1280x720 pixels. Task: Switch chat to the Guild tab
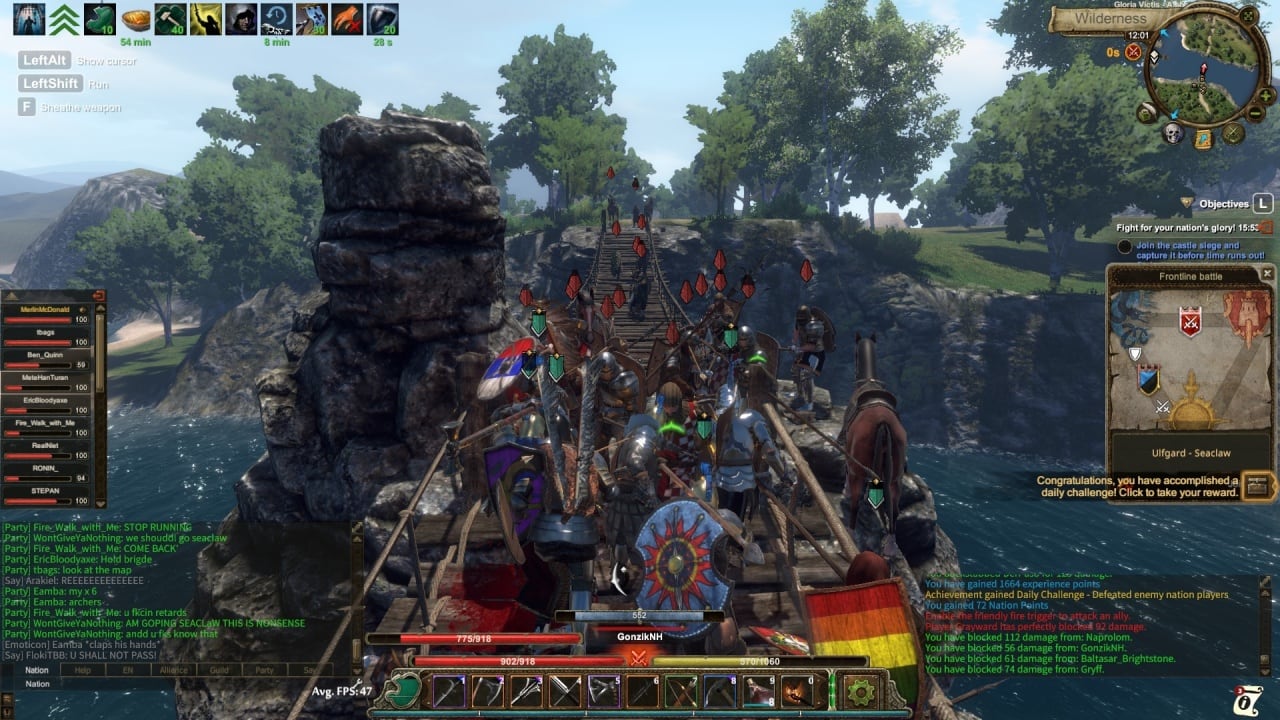[x=219, y=670]
